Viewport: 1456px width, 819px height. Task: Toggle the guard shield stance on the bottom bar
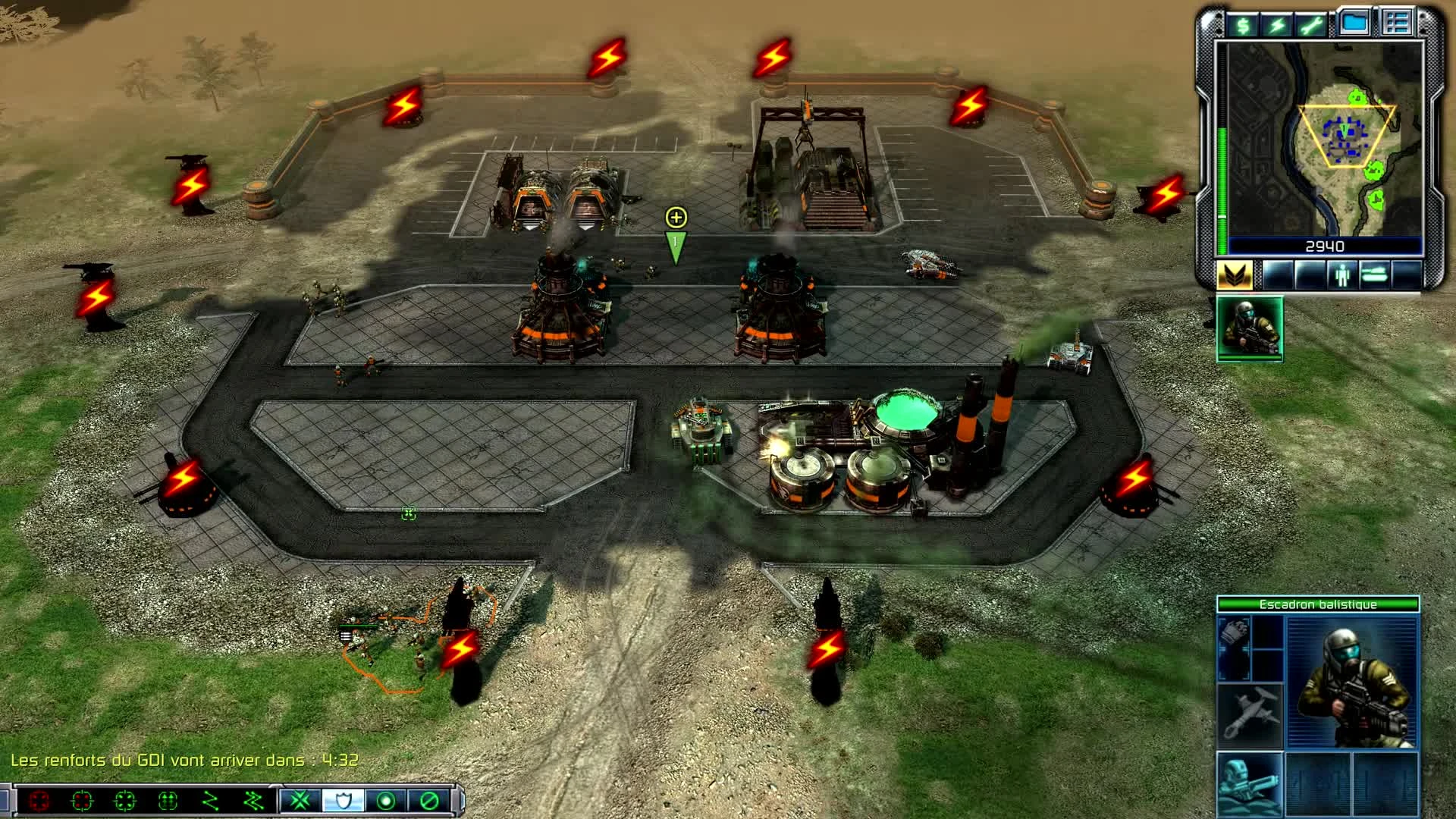pos(345,800)
